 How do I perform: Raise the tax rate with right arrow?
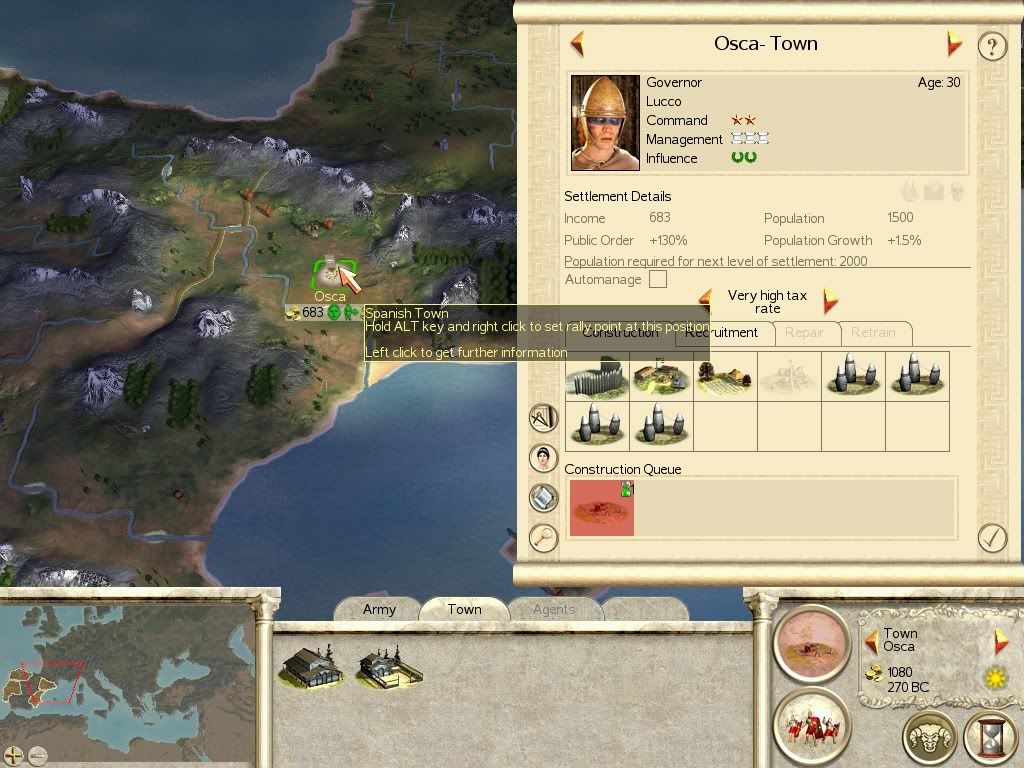[x=829, y=300]
